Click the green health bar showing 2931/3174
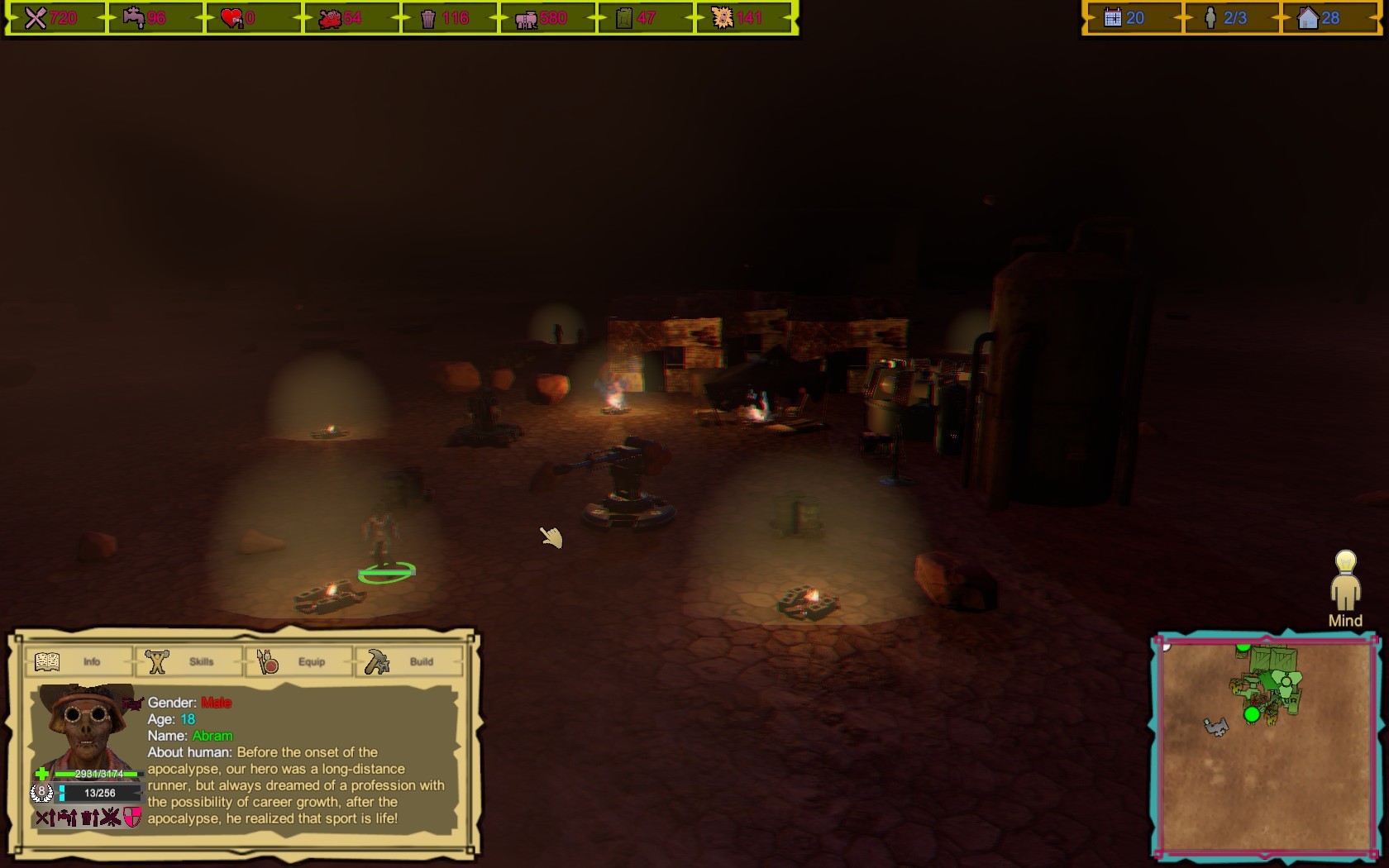This screenshot has height=868, width=1389. tap(93, 773)
